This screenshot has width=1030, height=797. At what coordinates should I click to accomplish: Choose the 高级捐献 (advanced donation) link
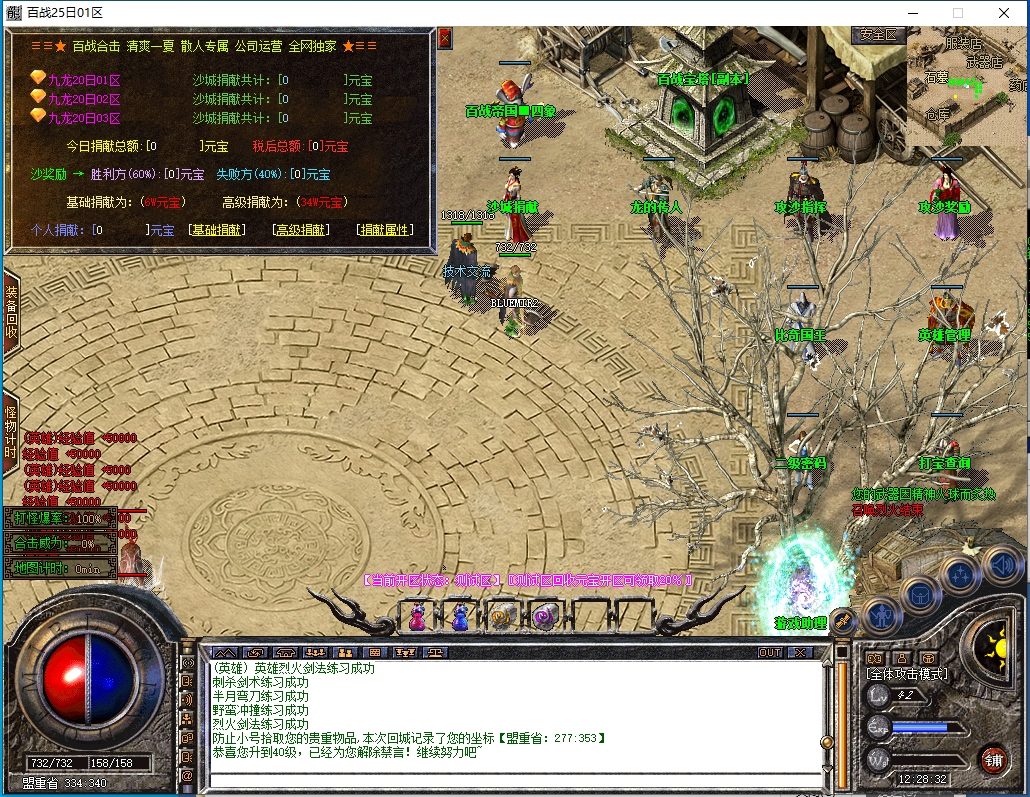pyautogui.click(x=301, y=230)
